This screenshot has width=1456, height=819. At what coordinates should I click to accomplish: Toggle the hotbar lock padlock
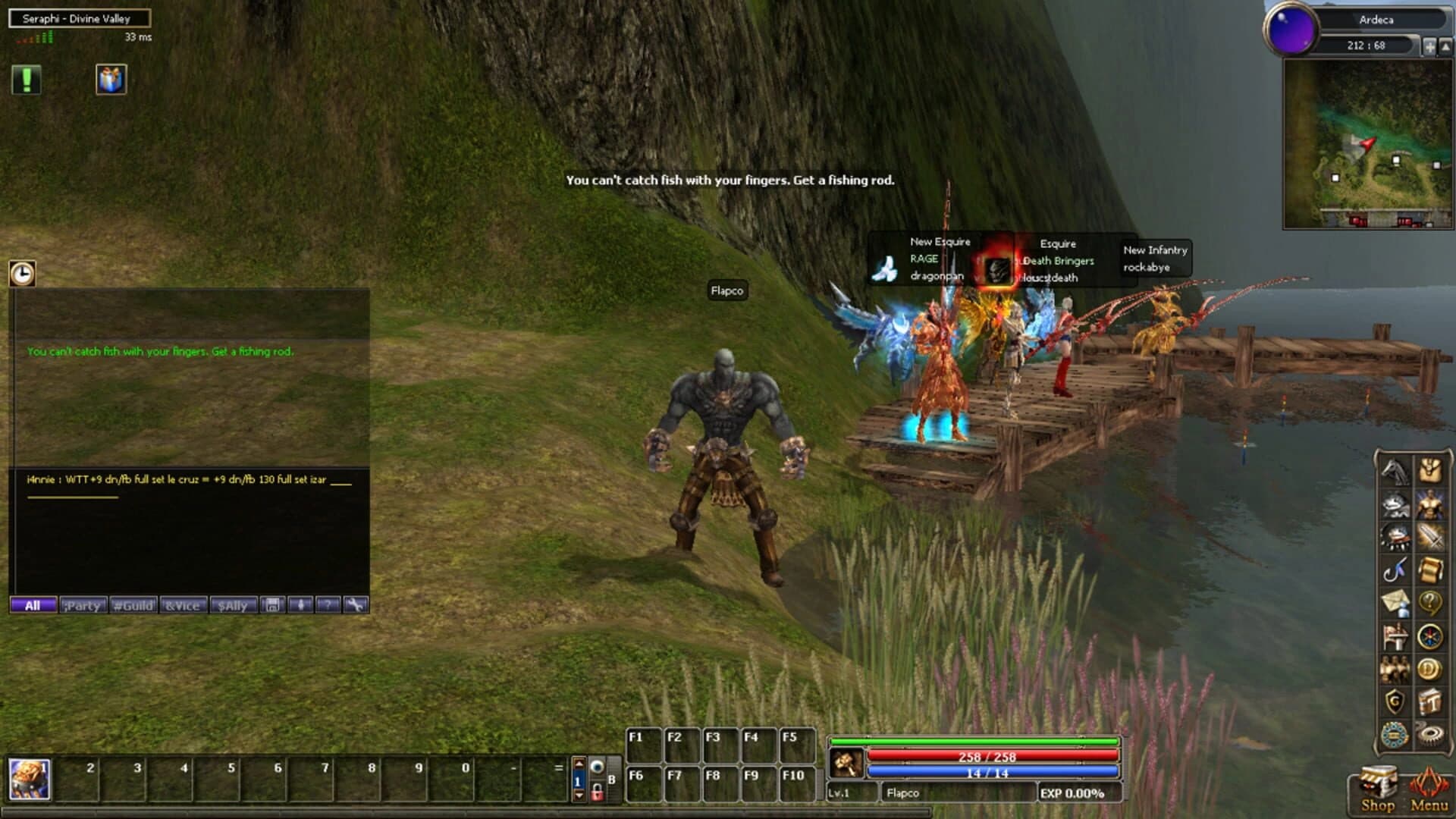click(x=598, y=791)
